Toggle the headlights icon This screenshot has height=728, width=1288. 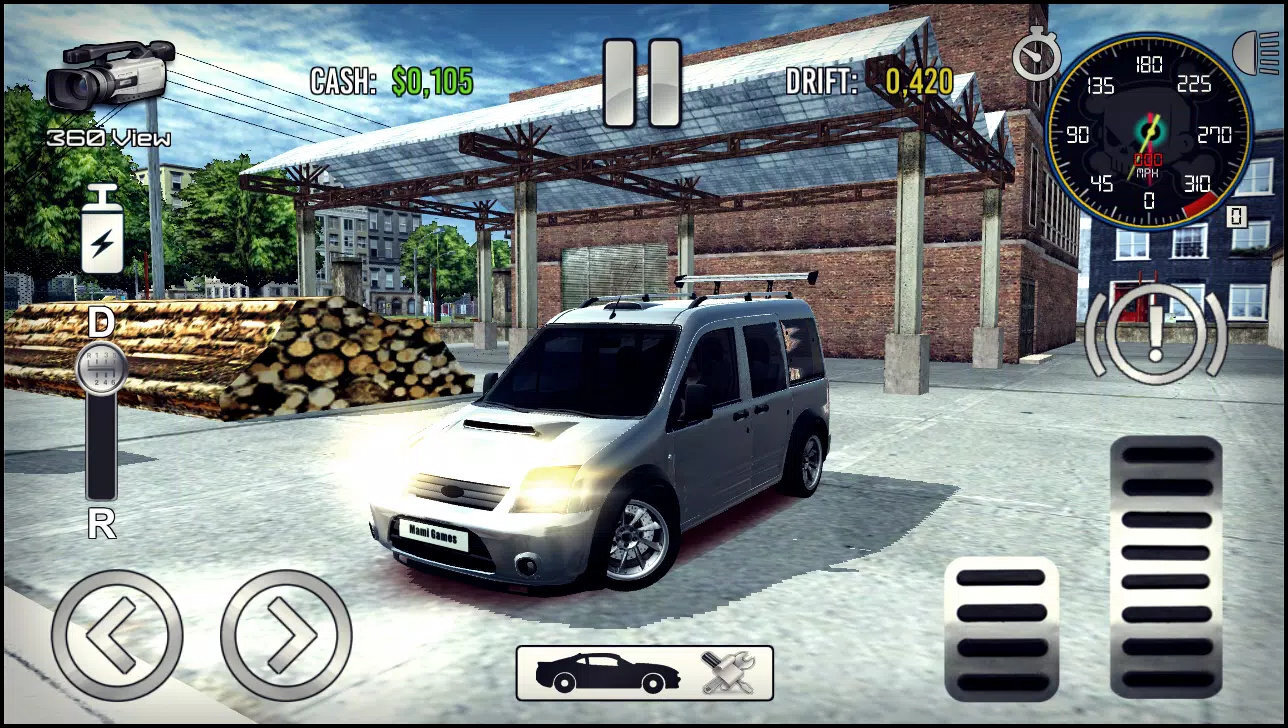pyautogui.click(x=1257, y=53)
